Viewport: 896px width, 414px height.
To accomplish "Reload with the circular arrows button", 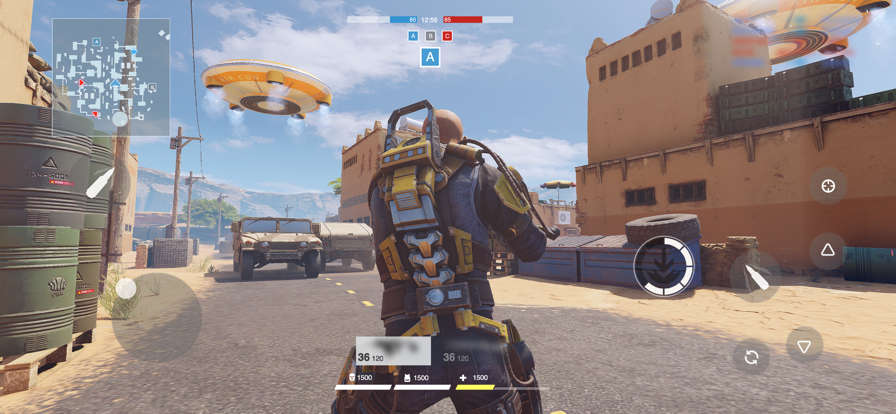I will pos(751,357).
